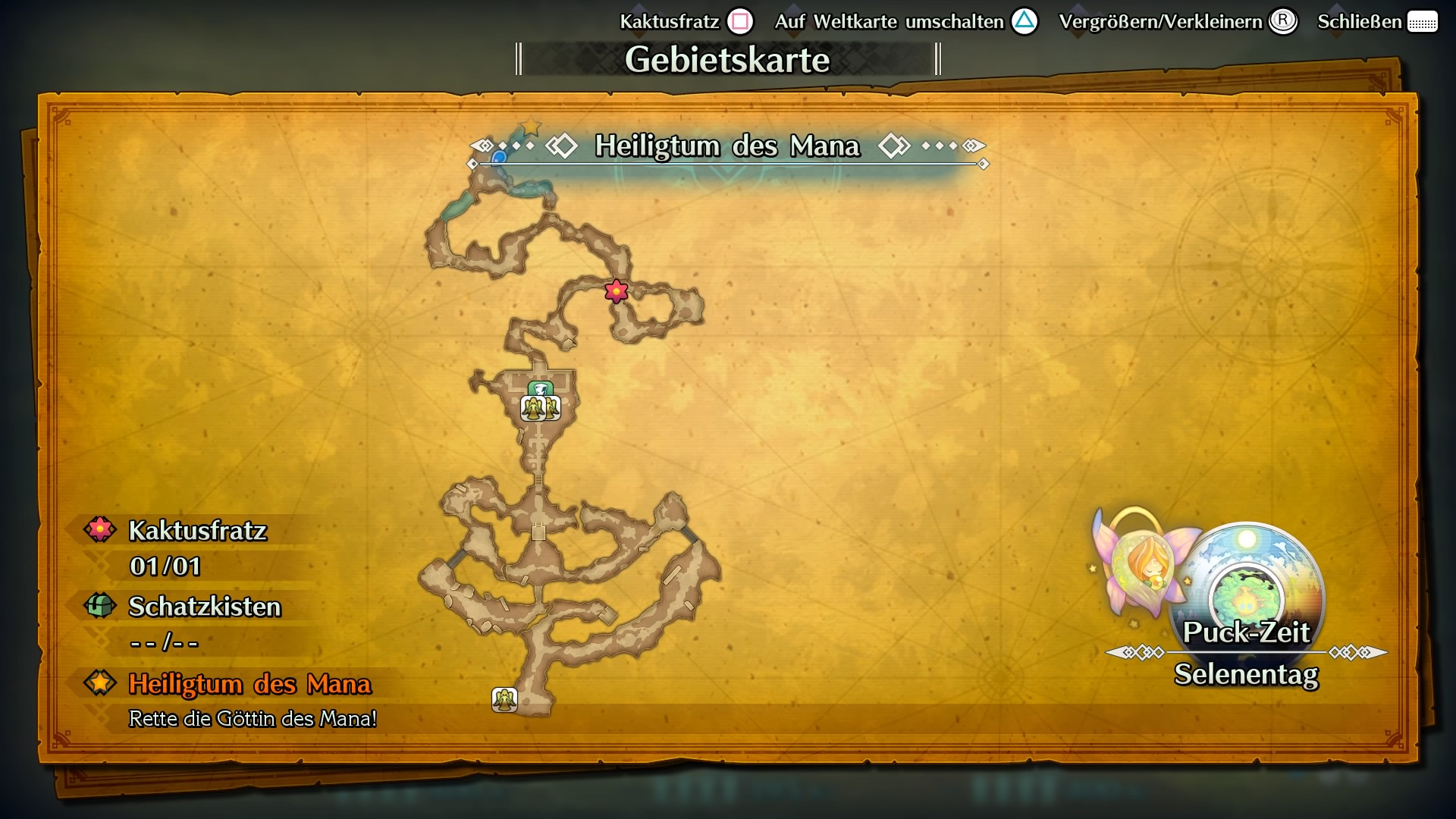Select the pink Kaktusfratz flower marker on the map
Viewport: 1456px width, 819px height.
[x=616, y=291]
